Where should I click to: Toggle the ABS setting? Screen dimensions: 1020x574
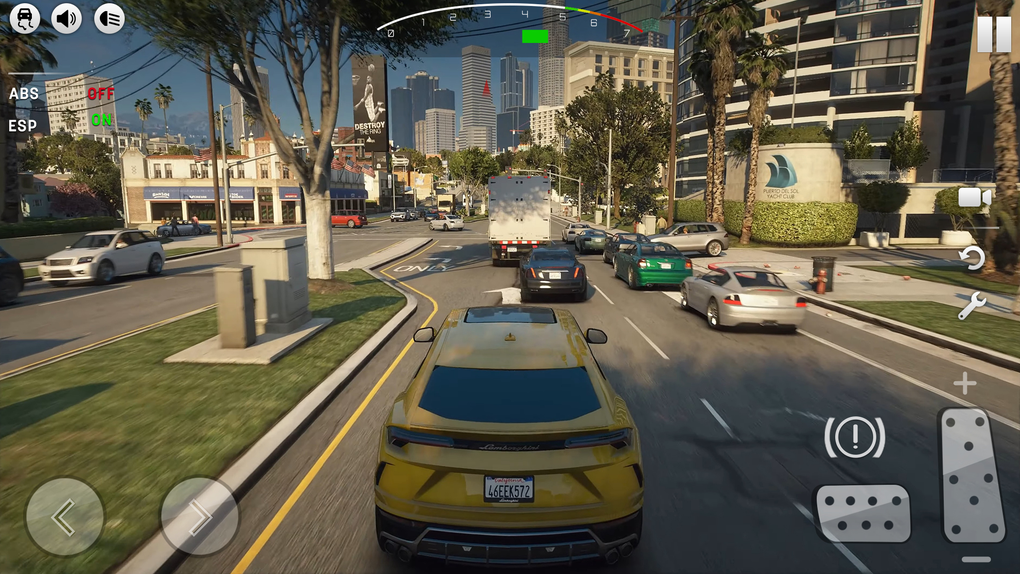tap(100, 94)
